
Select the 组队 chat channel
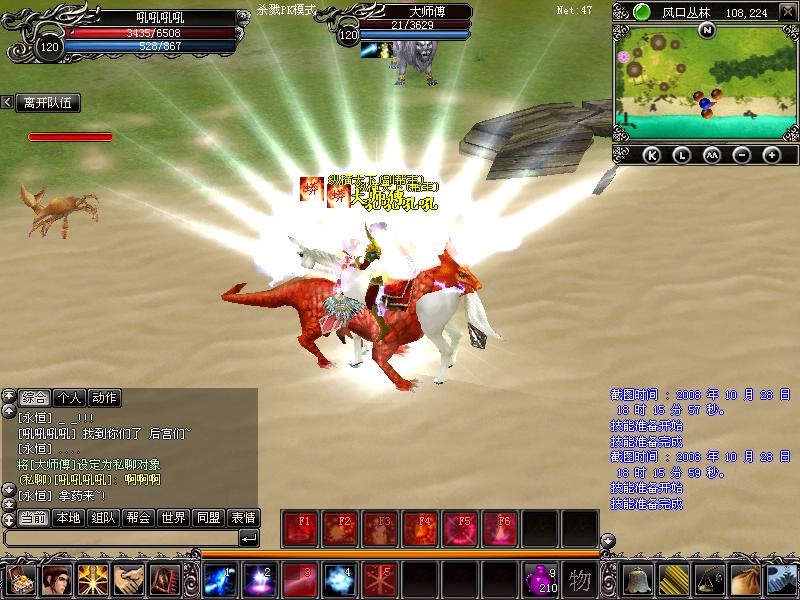[103, 518]
